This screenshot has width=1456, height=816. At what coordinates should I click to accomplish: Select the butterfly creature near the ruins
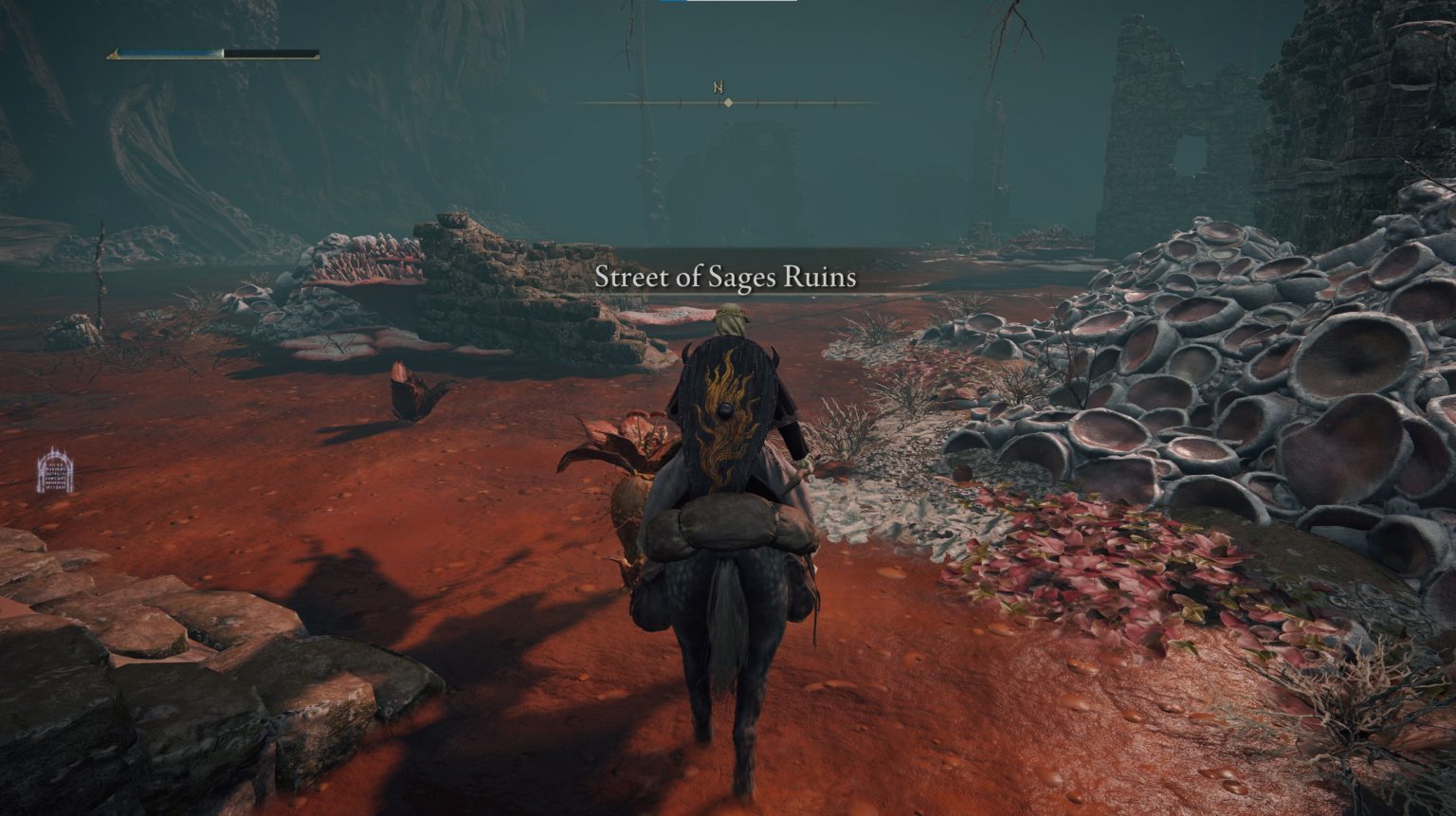coord(408,393)
